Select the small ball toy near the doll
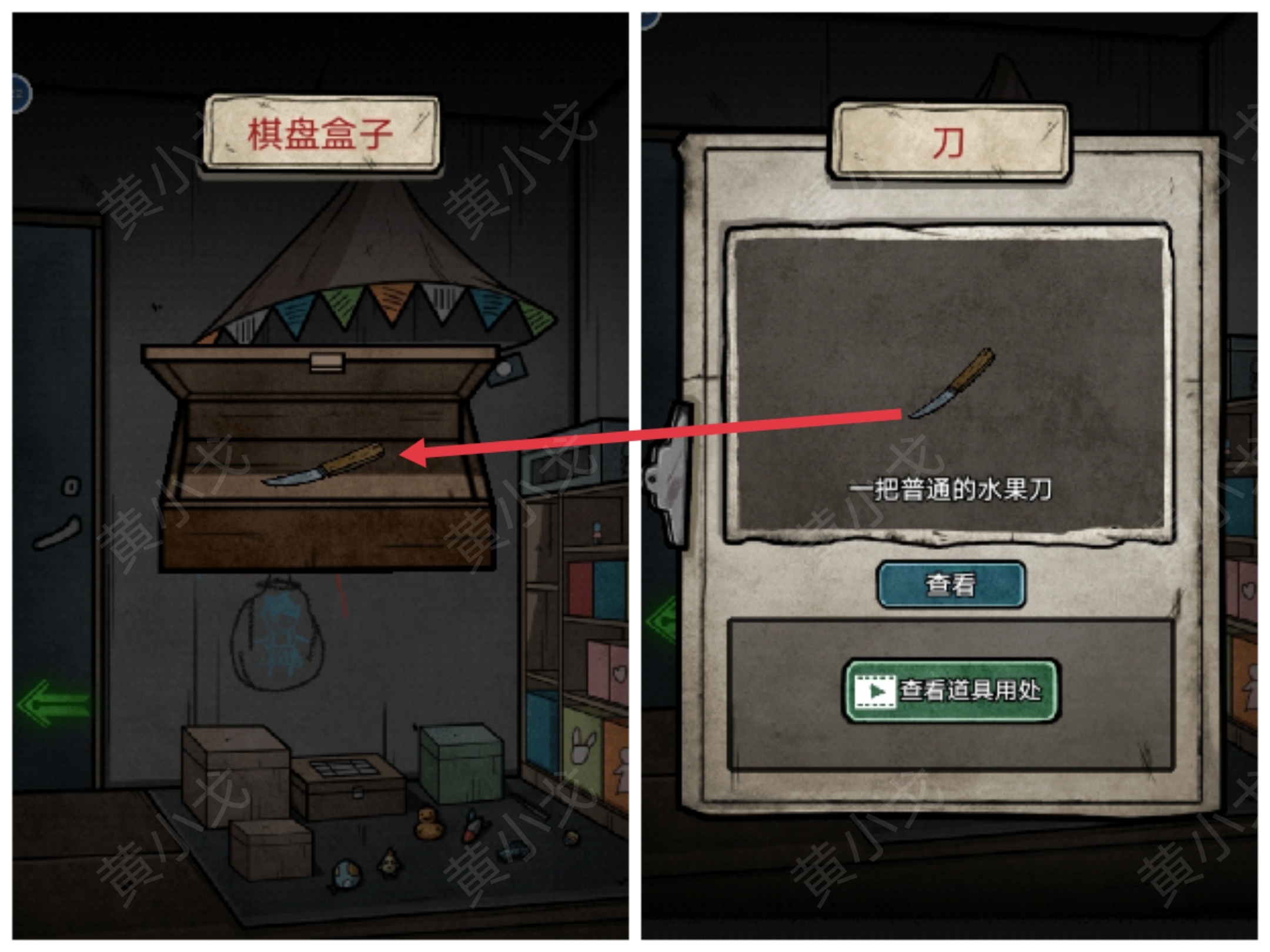Image resolution: width=1270 pixels, height=952 pixels. 345,874
